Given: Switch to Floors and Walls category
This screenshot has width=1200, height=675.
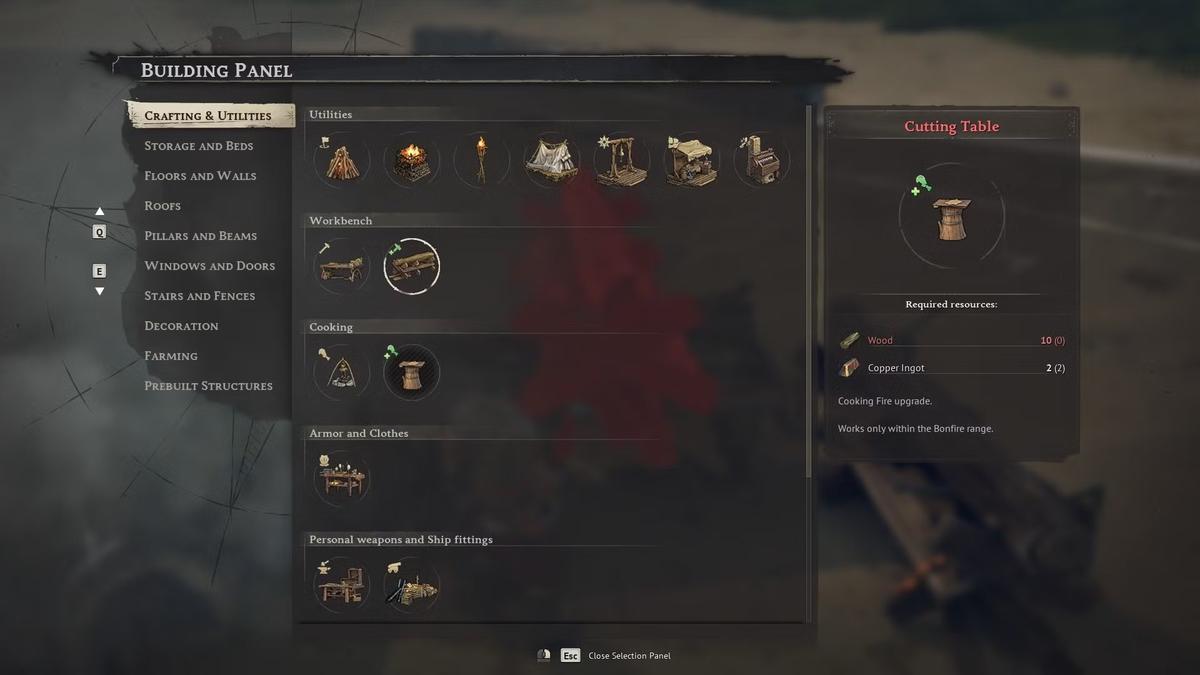Looking at the screenshot, I should (x=200, y=176).
